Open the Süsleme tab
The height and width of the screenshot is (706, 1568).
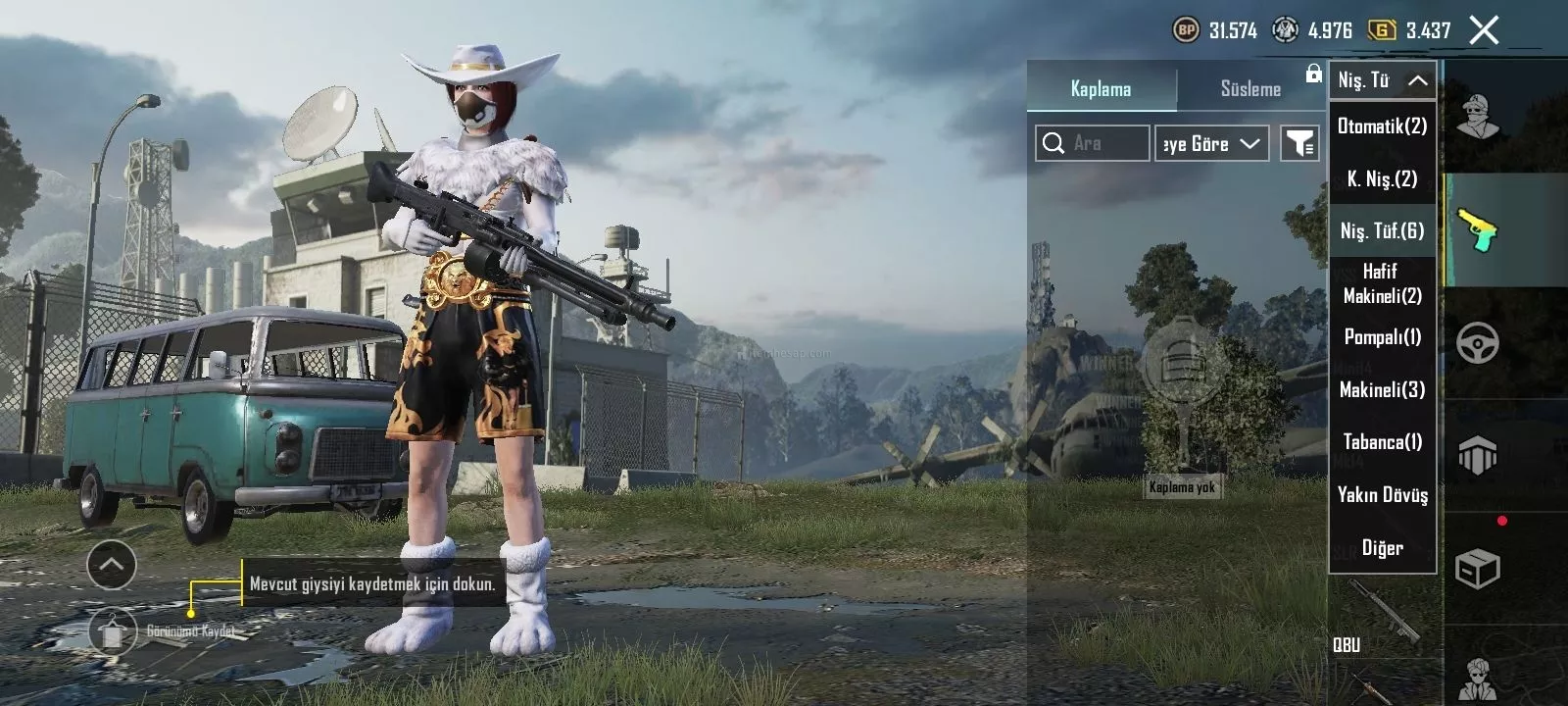1250,89
